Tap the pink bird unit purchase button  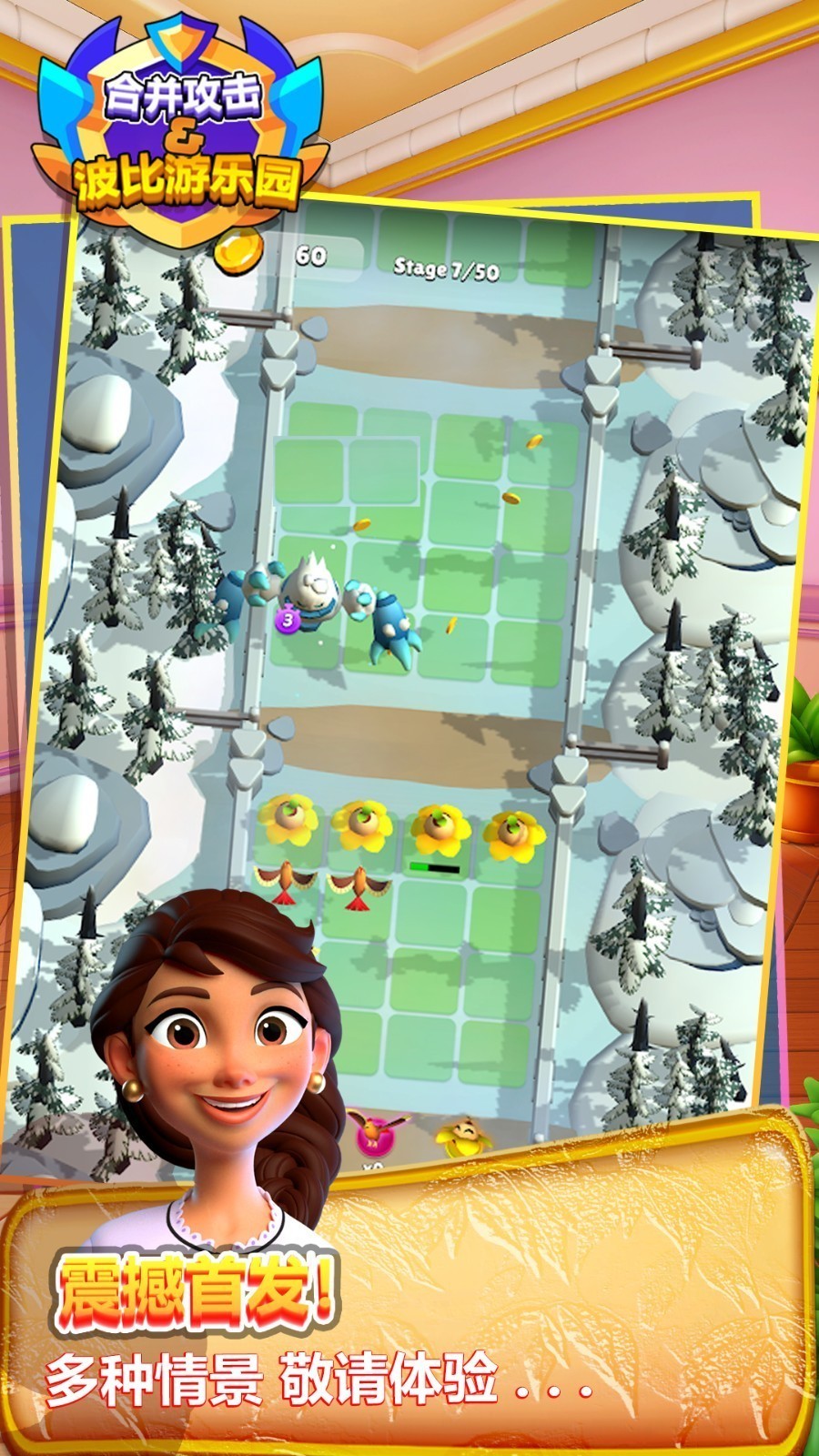[372, 1135]
